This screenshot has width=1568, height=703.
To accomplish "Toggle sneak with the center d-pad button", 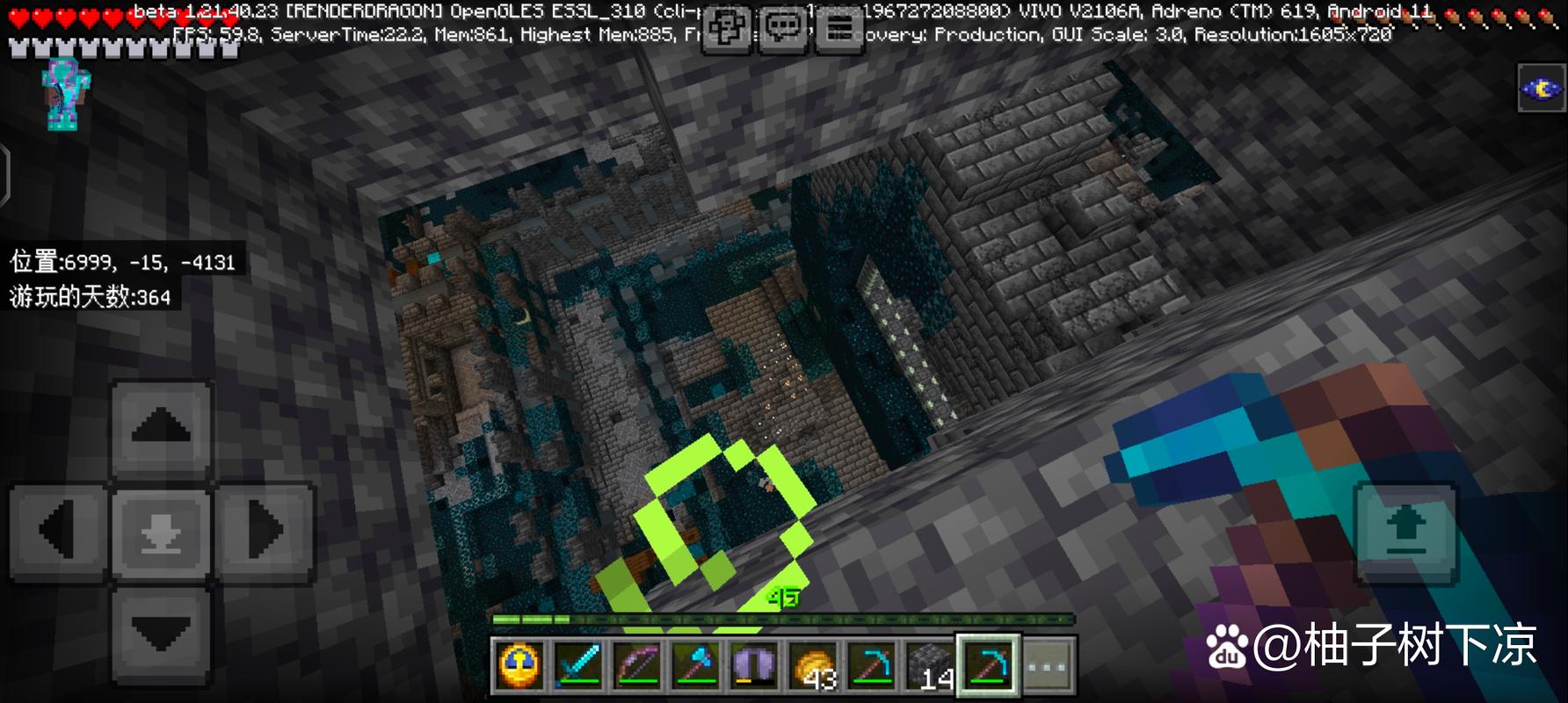I will [x=161, y=532].
